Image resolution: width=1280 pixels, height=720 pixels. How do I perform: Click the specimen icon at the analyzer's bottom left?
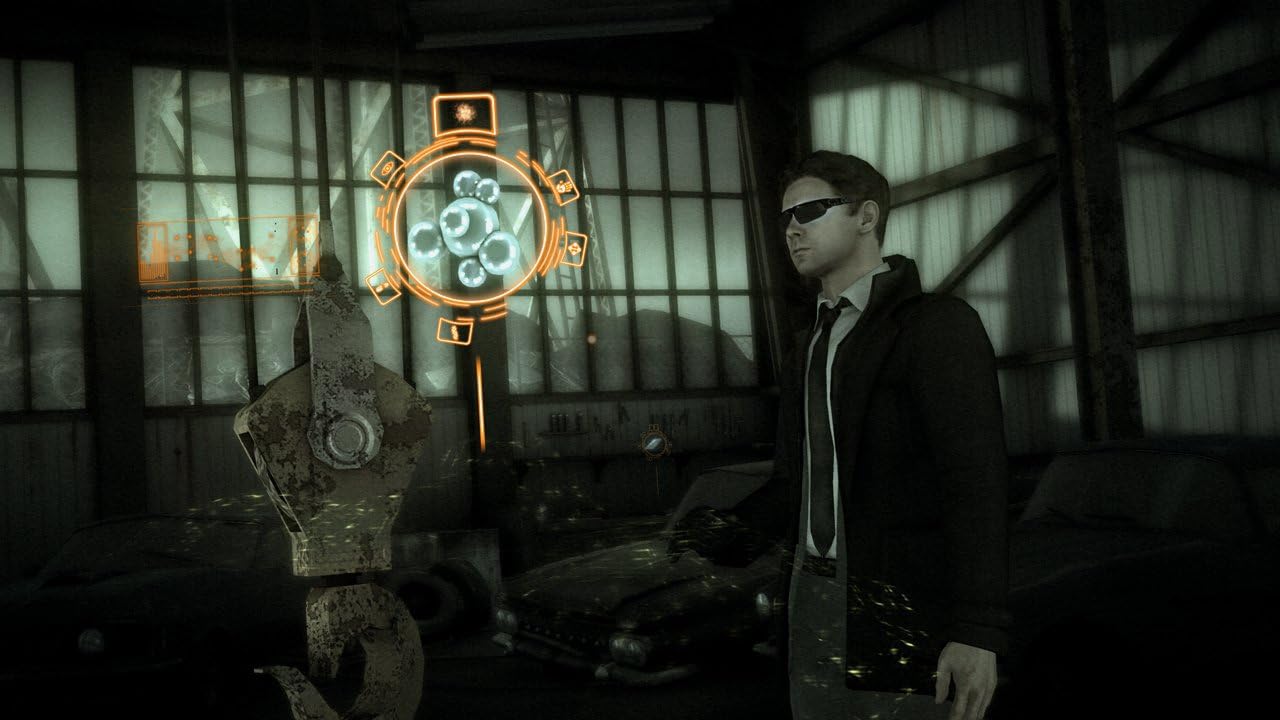(382, 285)
